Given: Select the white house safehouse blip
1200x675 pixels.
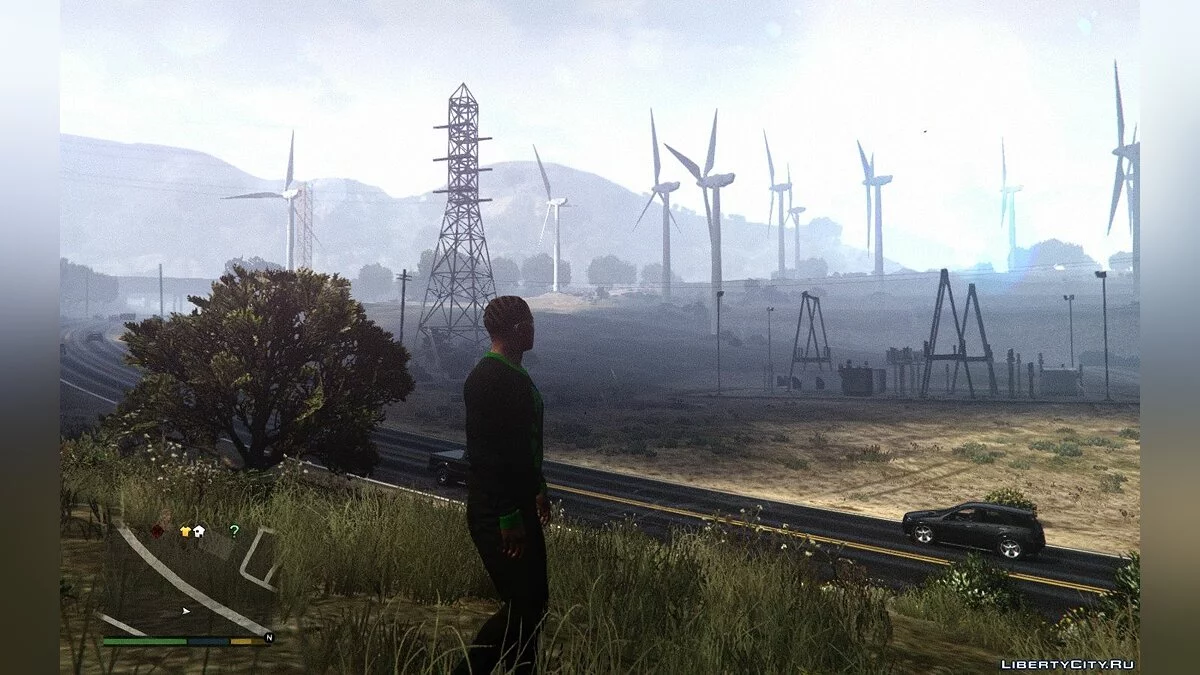Looking at the screenshot, I should [198, 531].
